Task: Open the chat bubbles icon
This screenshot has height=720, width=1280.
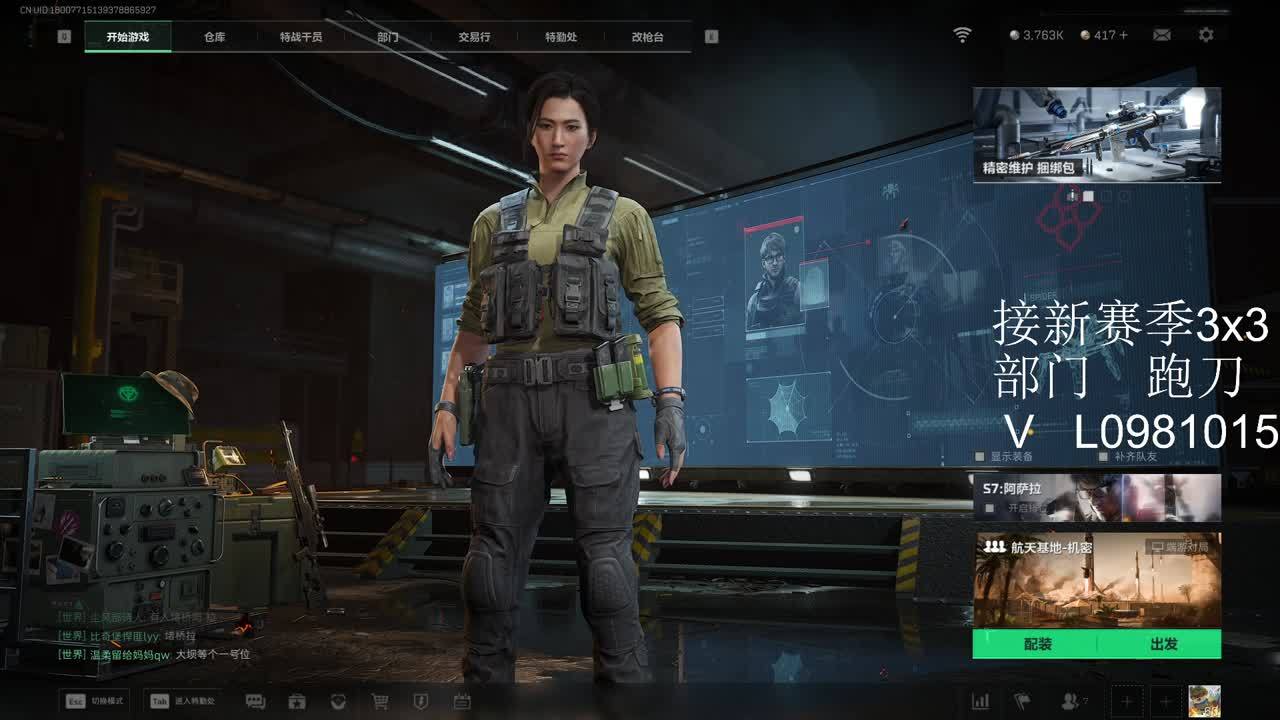Action: [255, 702]
